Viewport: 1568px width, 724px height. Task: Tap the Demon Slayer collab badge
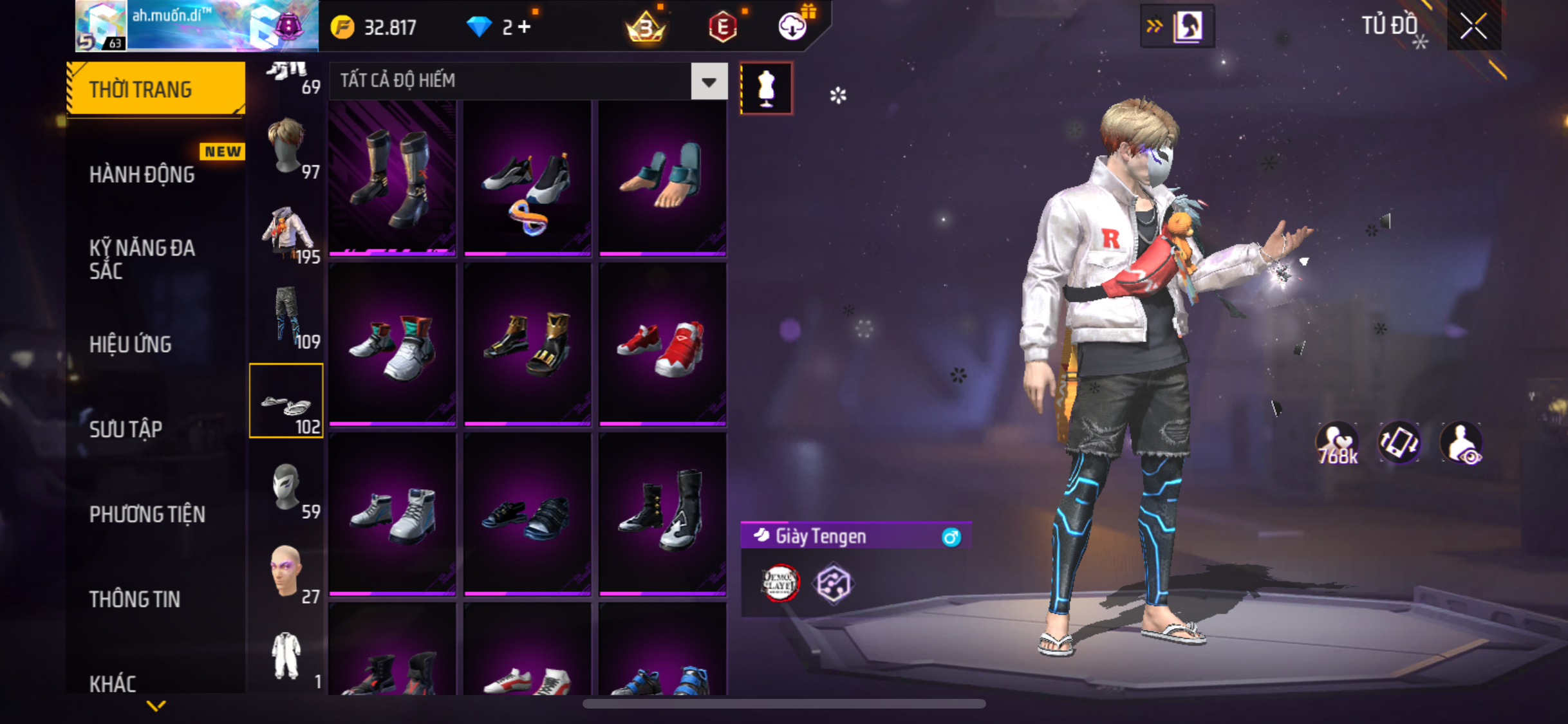point(780,583)
